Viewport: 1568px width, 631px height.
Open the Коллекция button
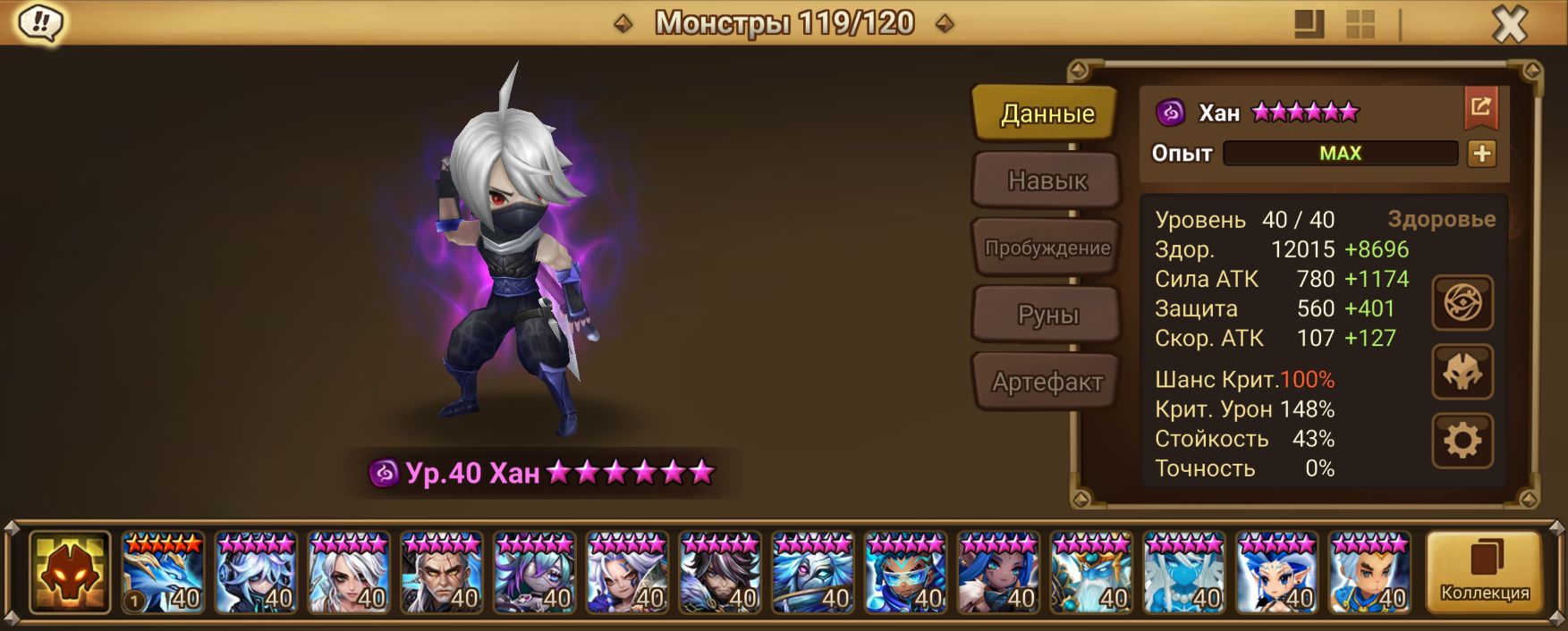(x=1484, y=572)
